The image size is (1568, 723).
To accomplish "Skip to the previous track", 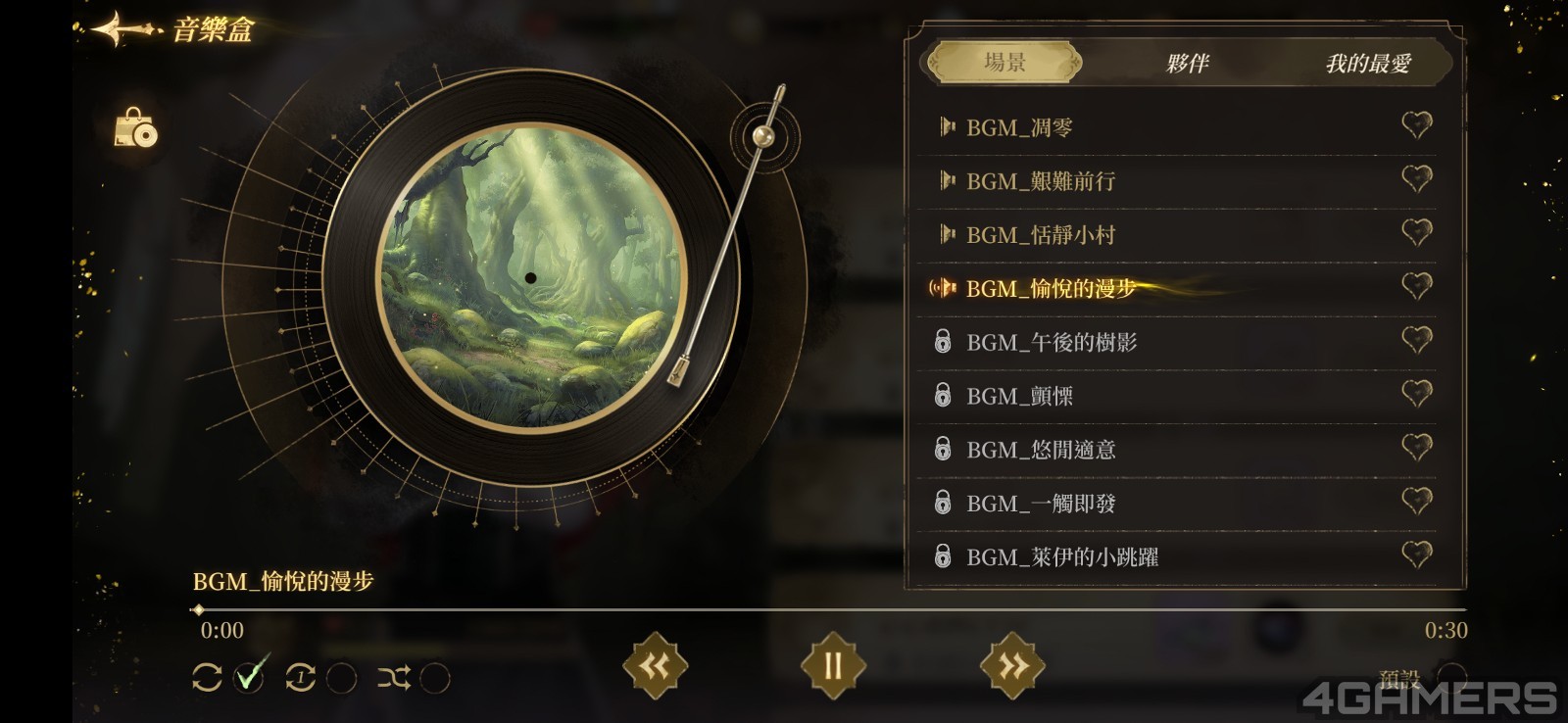I will [655, 666].
